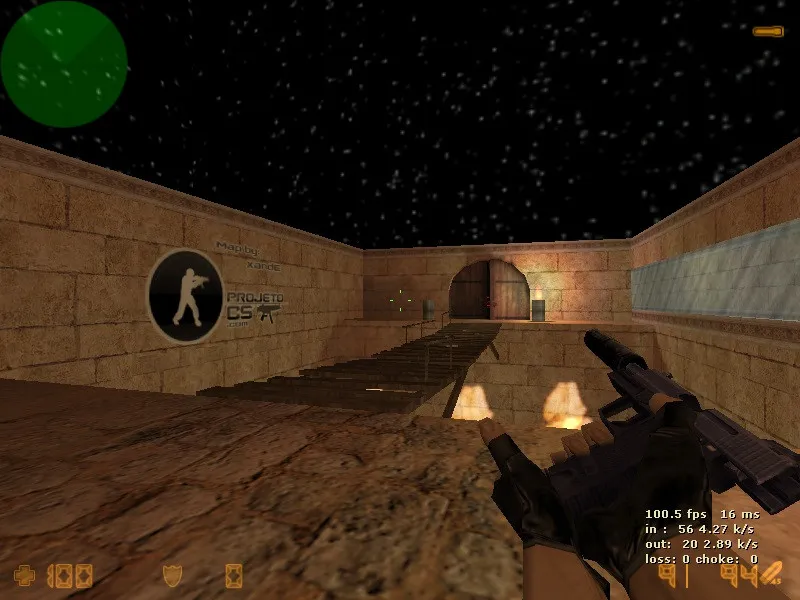
Task: Select the orange ammo pickup icon
Action: [x=769, y=32]
